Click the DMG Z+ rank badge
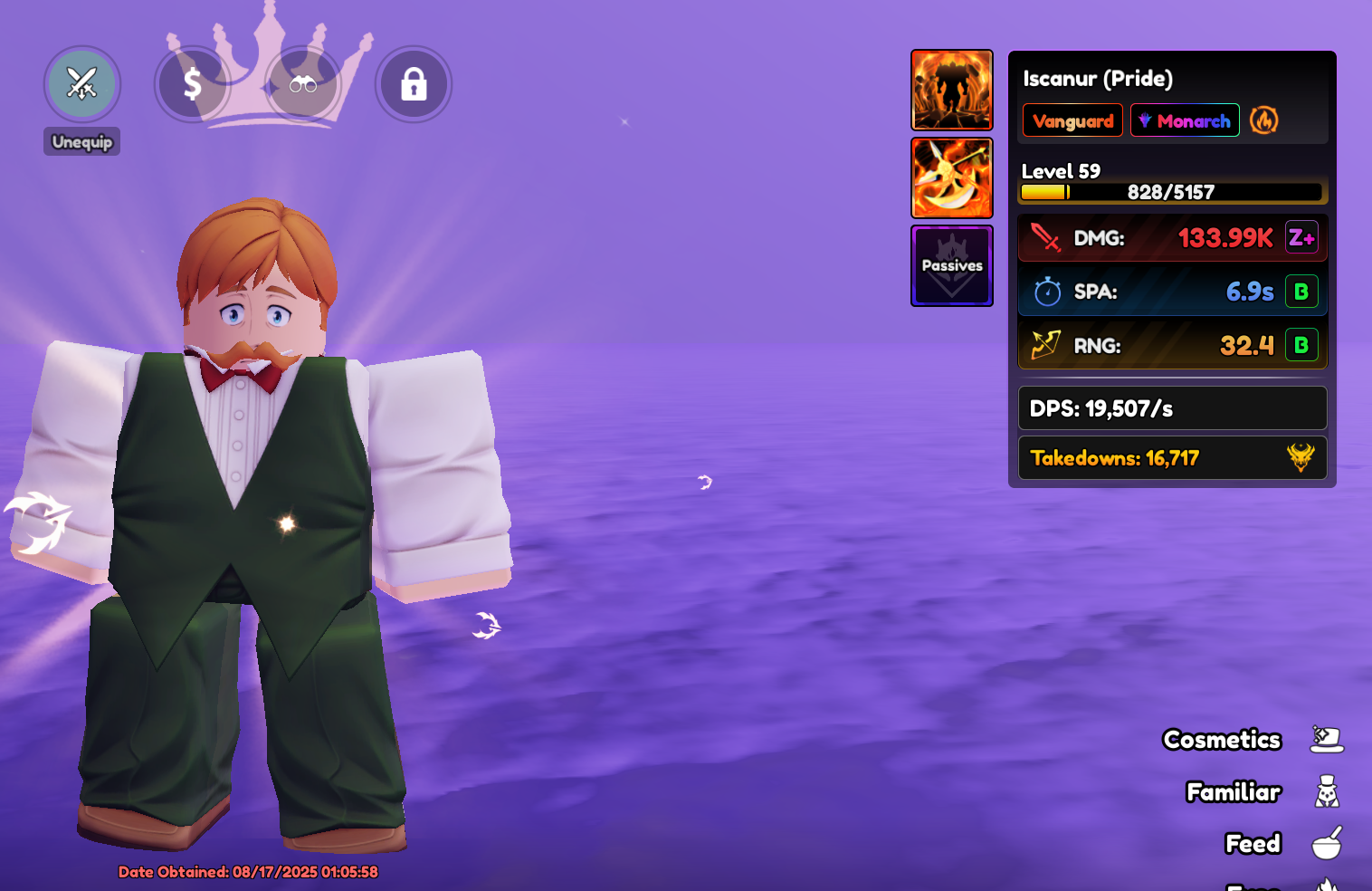This screenshot has height=891, width=1372. click(1301, 238)
